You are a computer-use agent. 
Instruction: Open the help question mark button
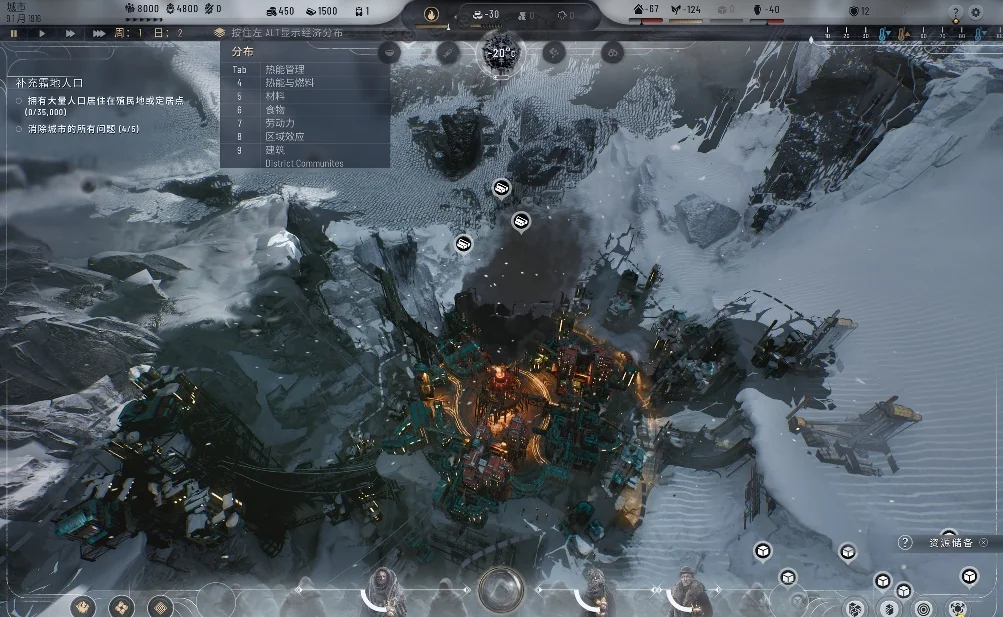(x=955, y=13)
